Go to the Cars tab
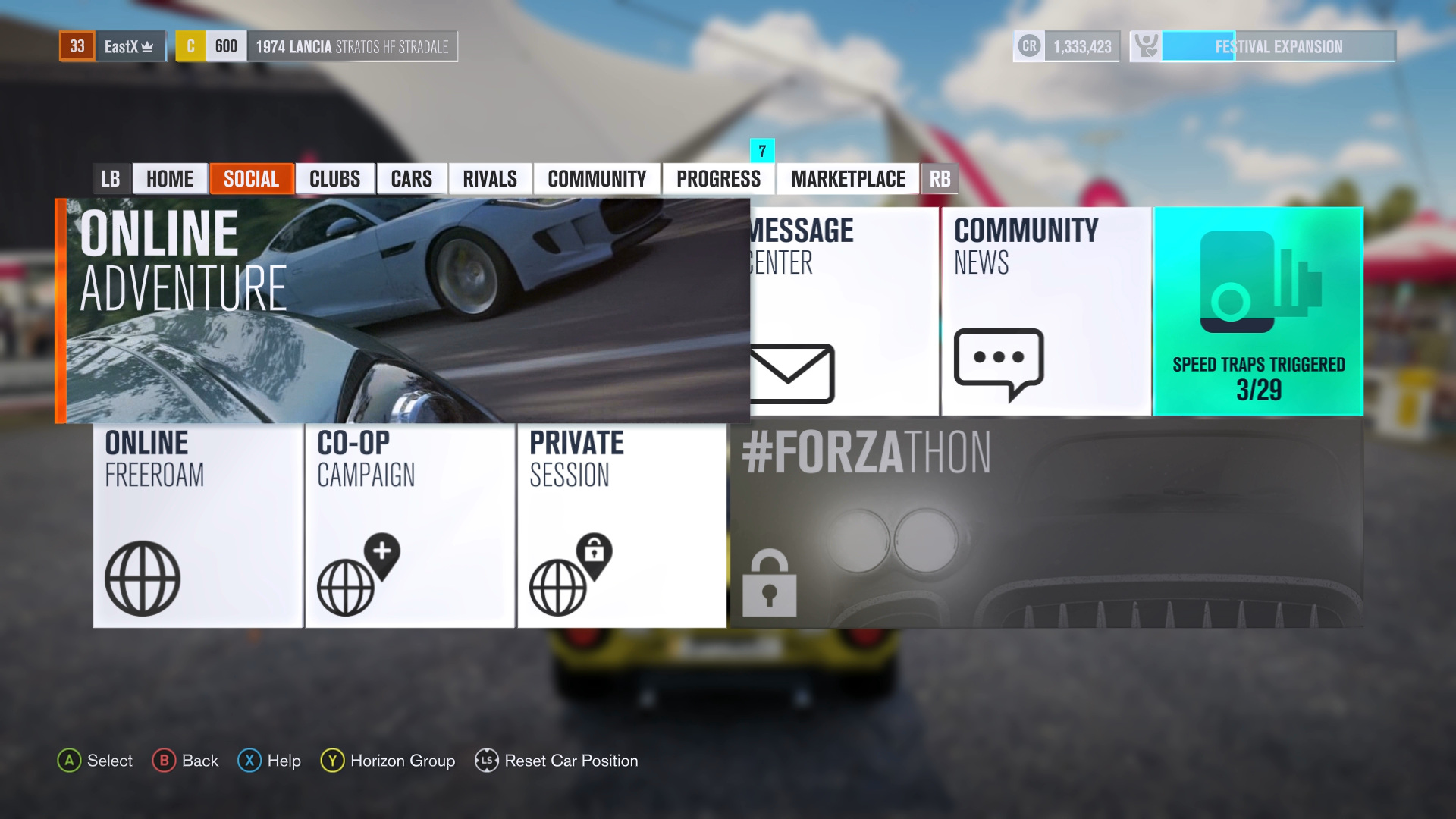 coord(412,179)
